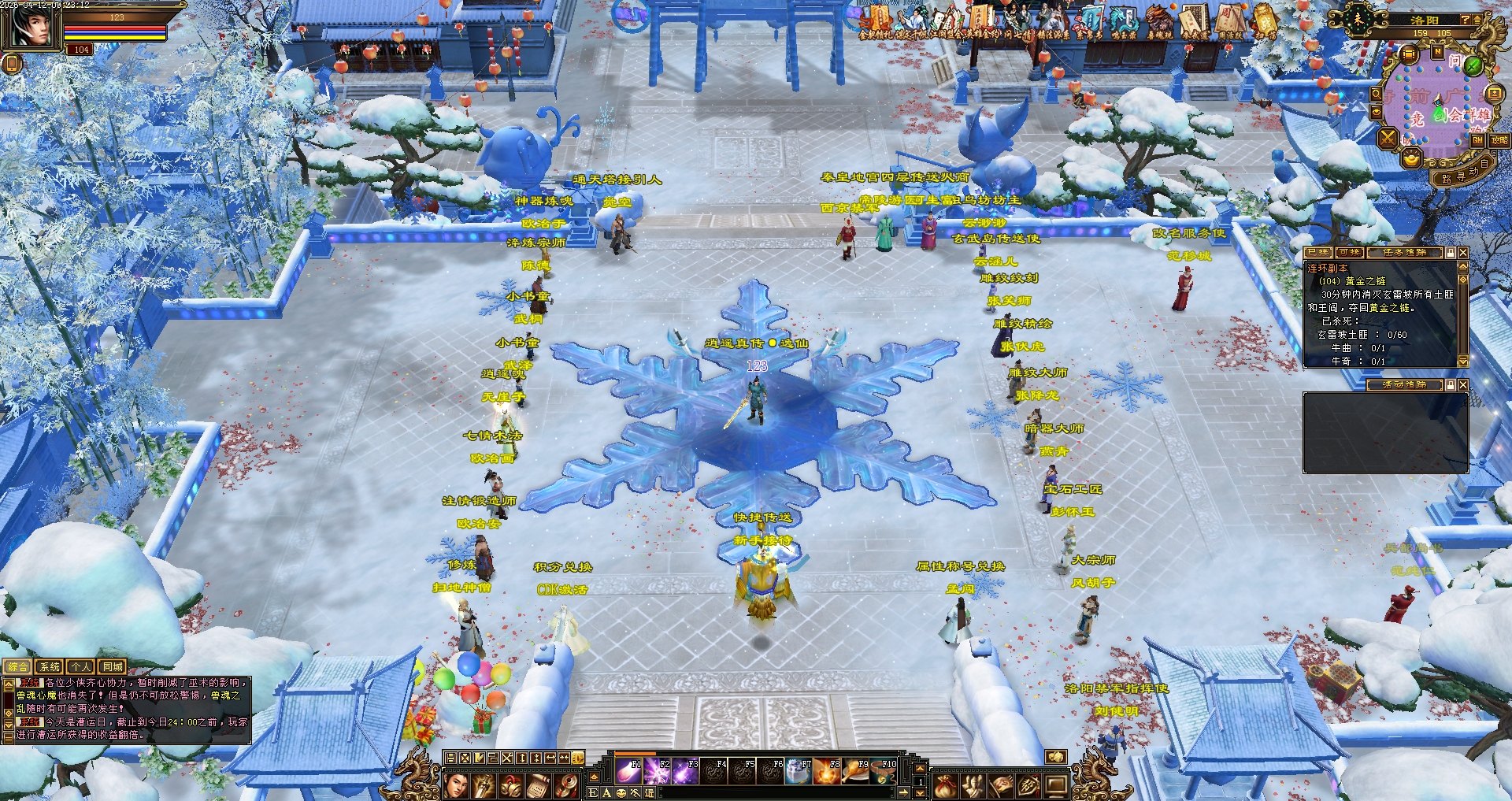The image size is (1512, 801).
Task: Open the 攻略 strategy guide button
Action: 1499,140
